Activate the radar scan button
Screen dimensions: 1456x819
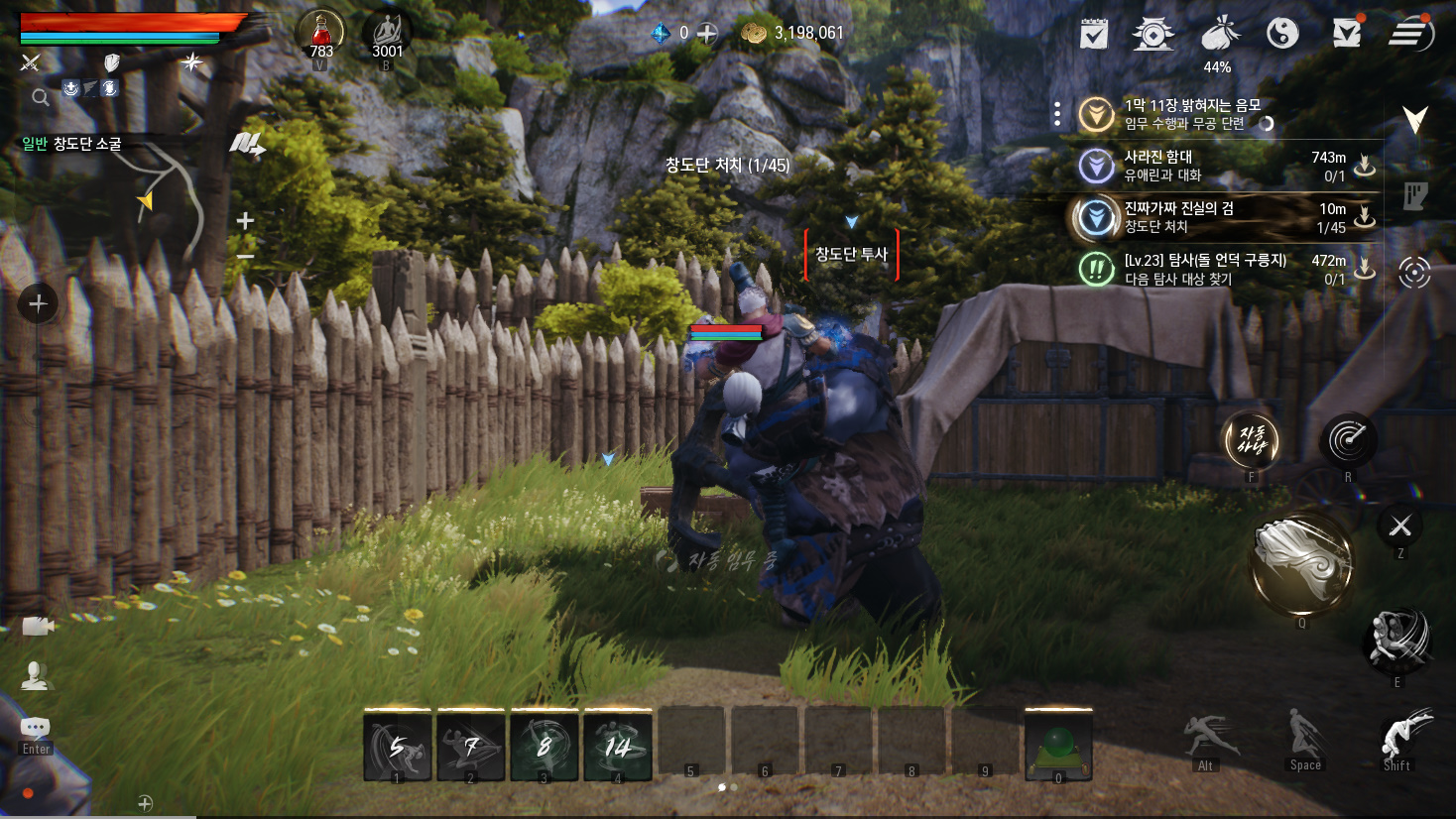tap(1347, 440)
